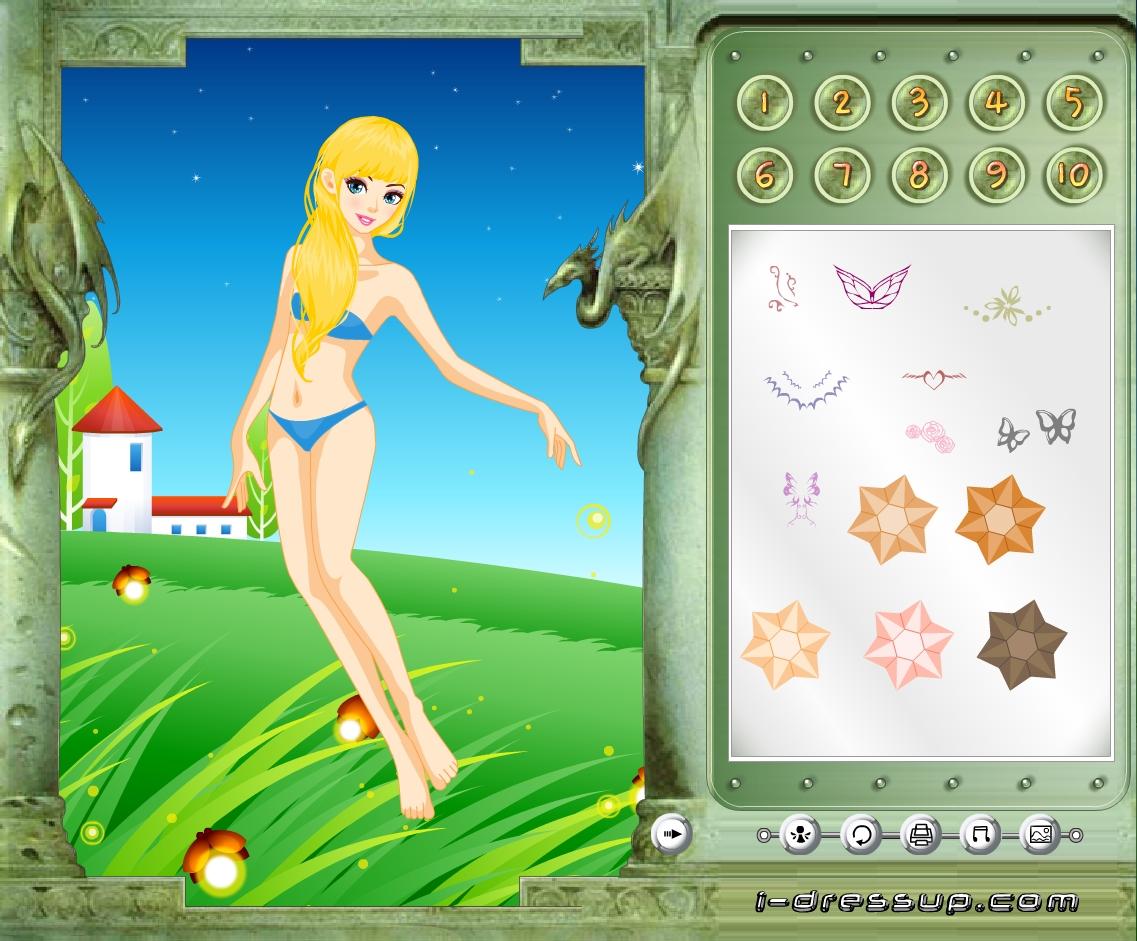Reset the outfit with circular arrow button
Screen dimensions: 1137x941
861,834
